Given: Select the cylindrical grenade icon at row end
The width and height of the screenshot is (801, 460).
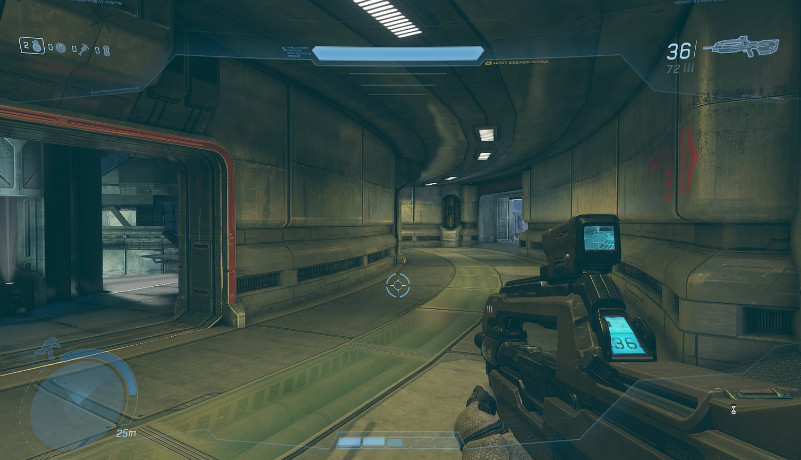Looking at the screenshot, I should (105, 48).
